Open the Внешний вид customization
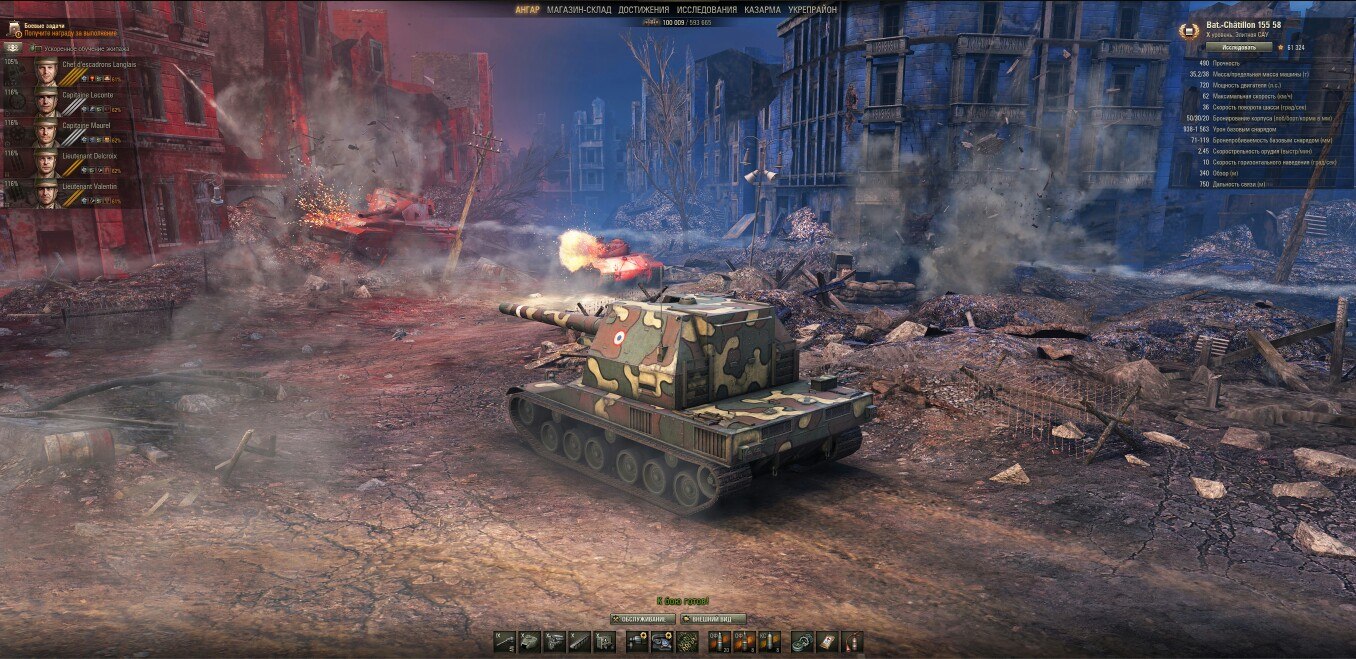 coord(713,619)
